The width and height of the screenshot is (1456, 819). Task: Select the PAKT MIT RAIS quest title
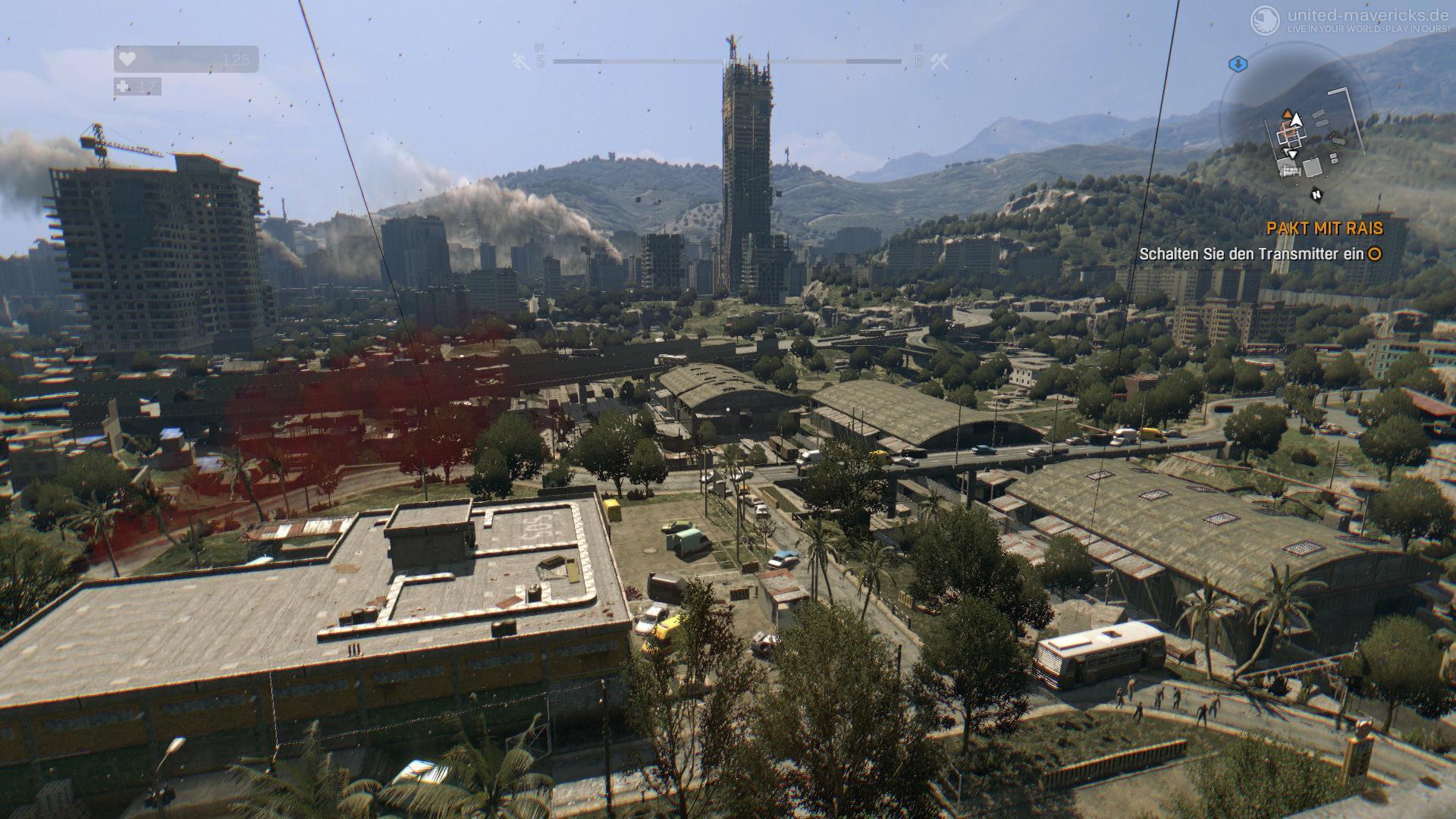pyautogui.click(x=1324, y=228)
